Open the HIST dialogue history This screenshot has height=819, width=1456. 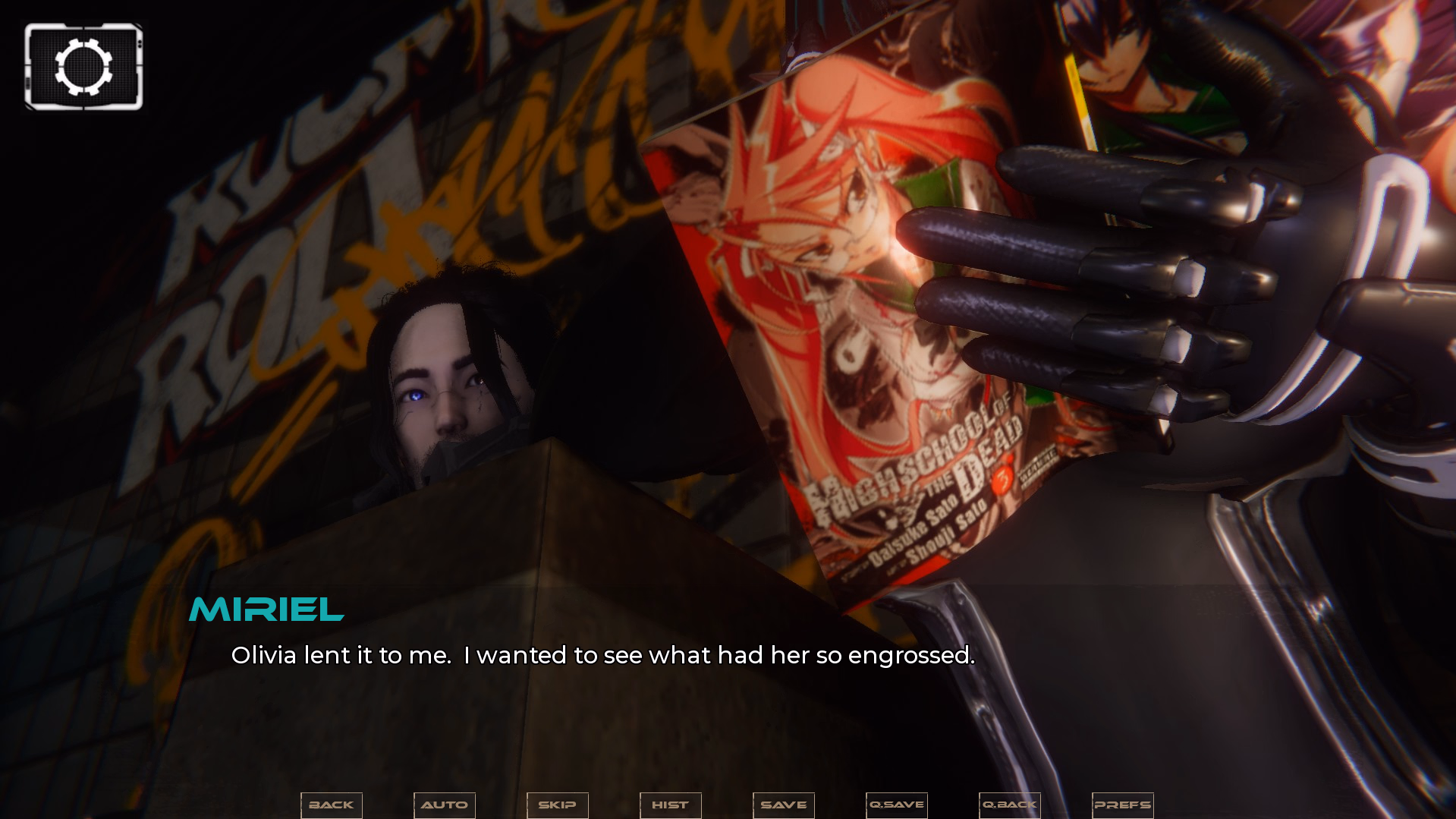tap(671, 805)
